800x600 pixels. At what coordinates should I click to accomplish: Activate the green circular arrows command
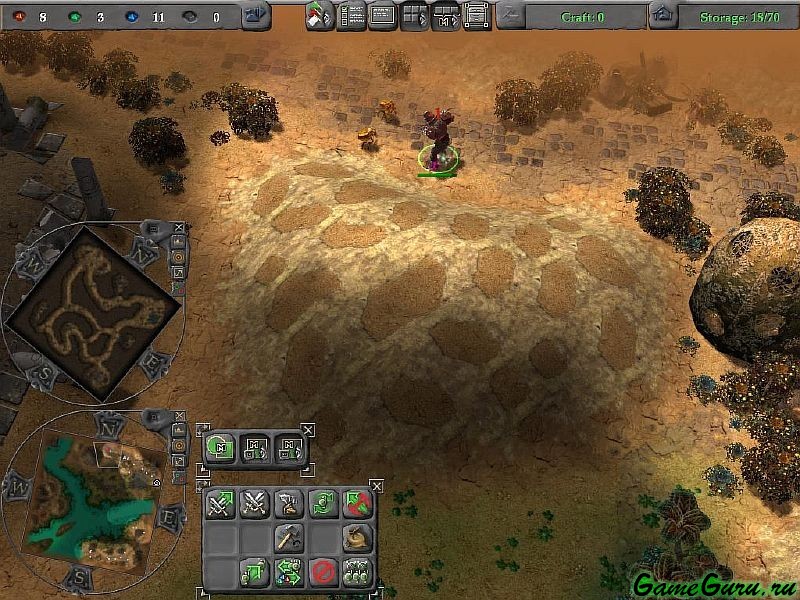tap(322, 505)
